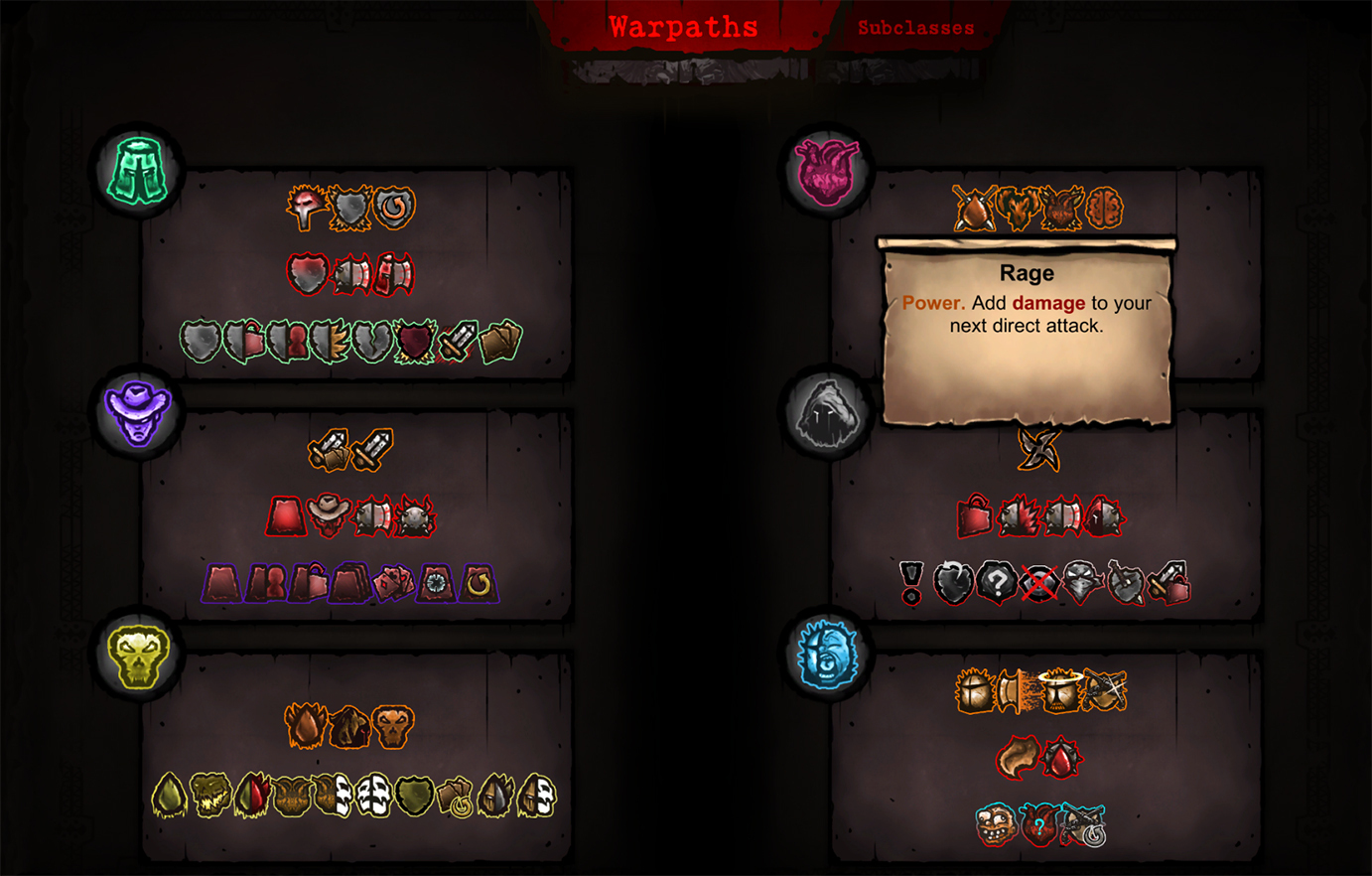Viewport: 1372px width, 876px height.
Task: Pick the yellow skull warpath emblem
Action: tap(139, 656)
